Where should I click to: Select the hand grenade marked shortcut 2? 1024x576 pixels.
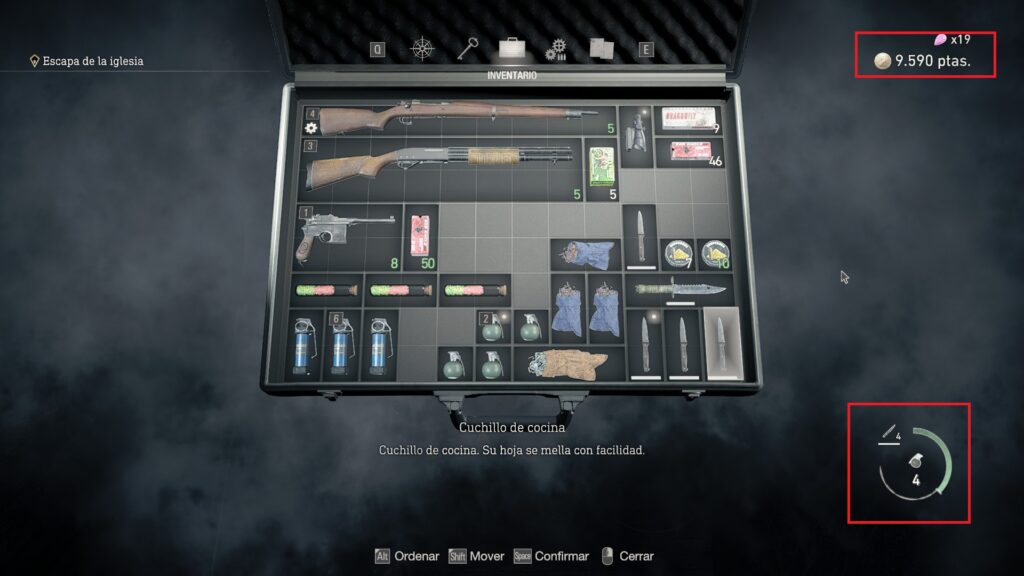click(492, 328)
